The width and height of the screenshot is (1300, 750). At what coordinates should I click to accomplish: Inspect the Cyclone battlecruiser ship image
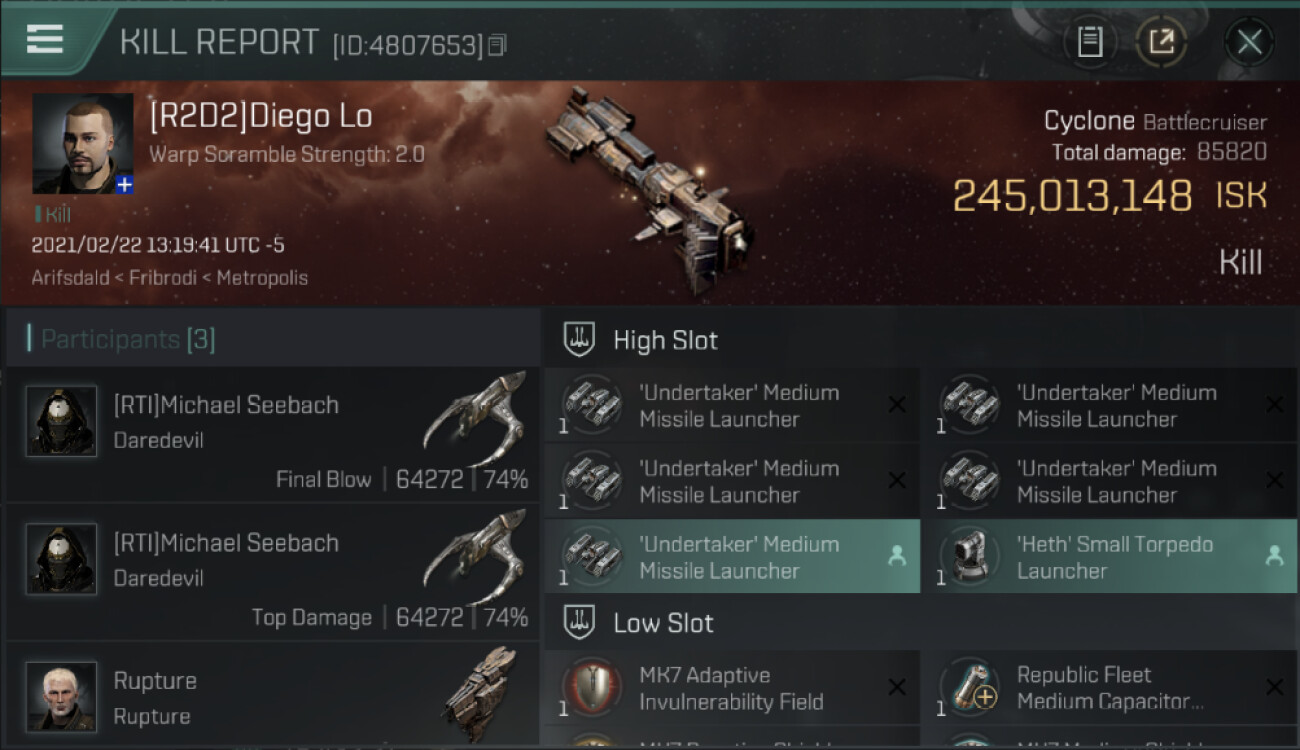(x=648, y=190)
